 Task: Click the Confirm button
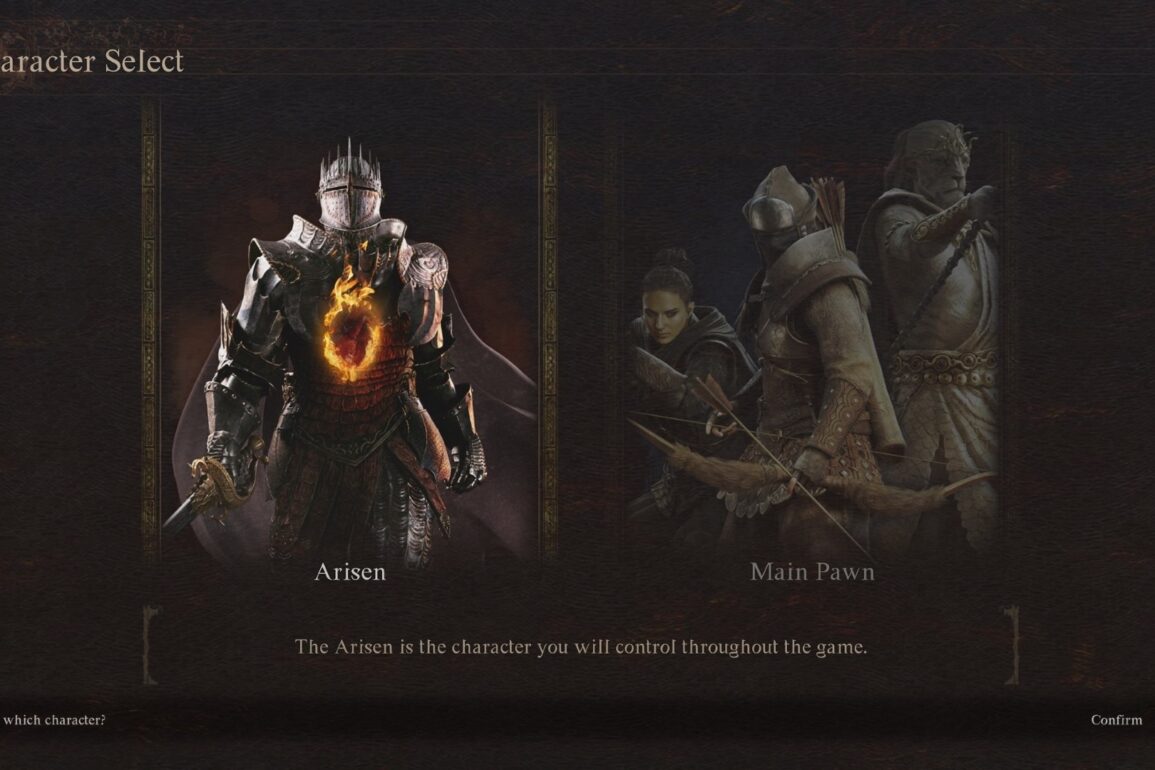[1116, 720]
